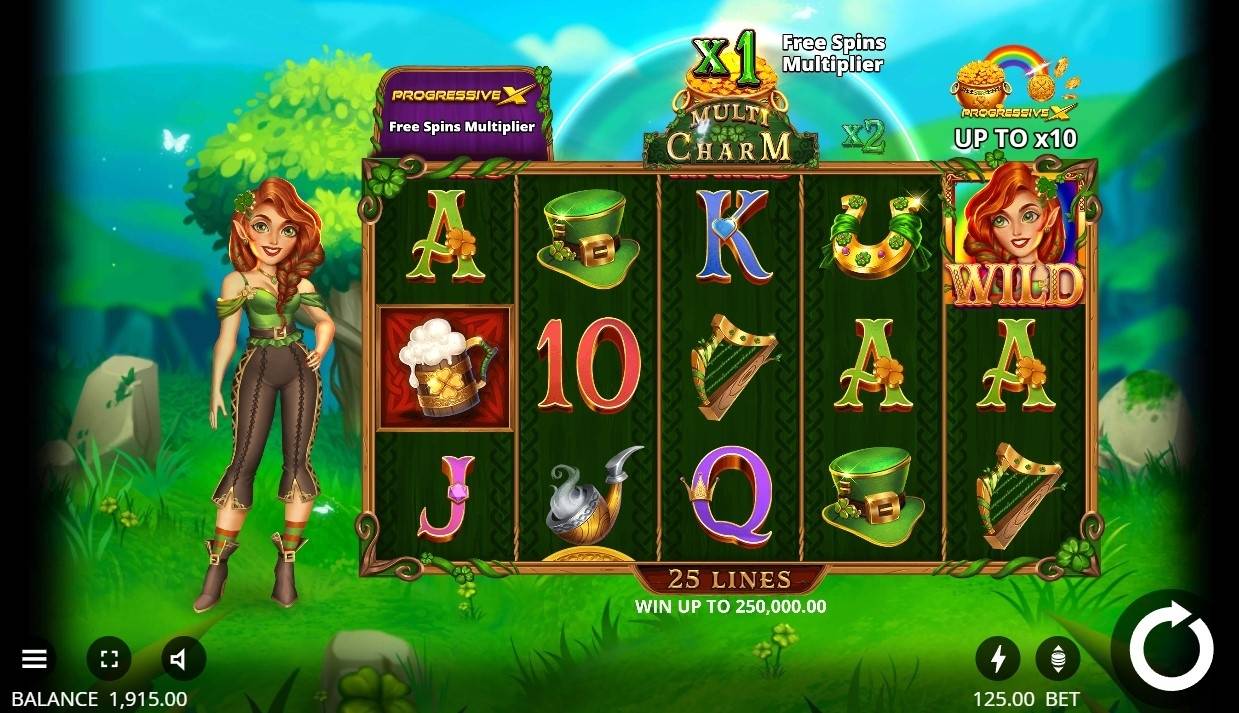1239x713 pixels.
Task: Toggle fullscreen mode
Action: coord(109,659)
